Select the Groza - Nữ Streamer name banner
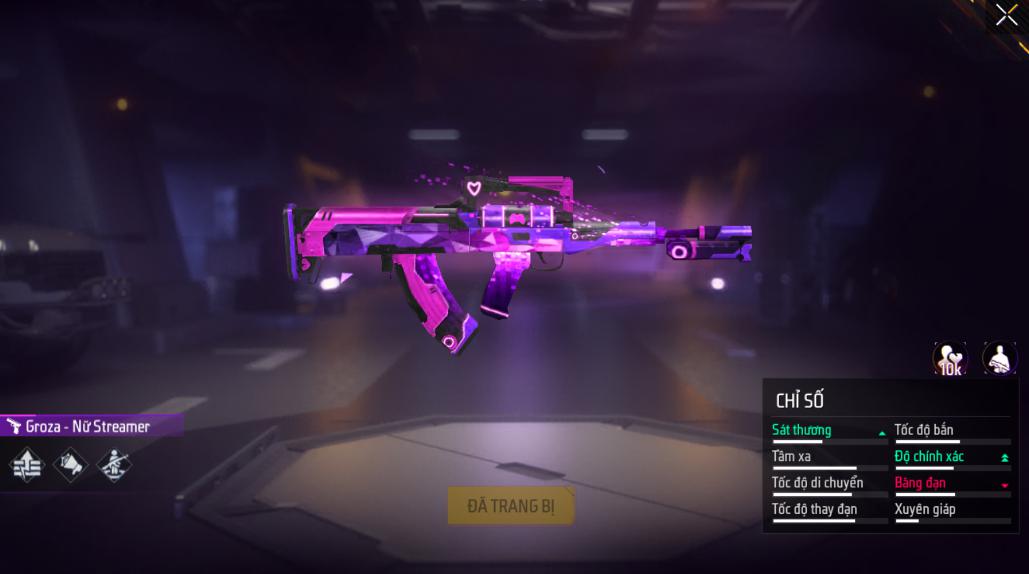1029x574 pixels. point(88,427)
